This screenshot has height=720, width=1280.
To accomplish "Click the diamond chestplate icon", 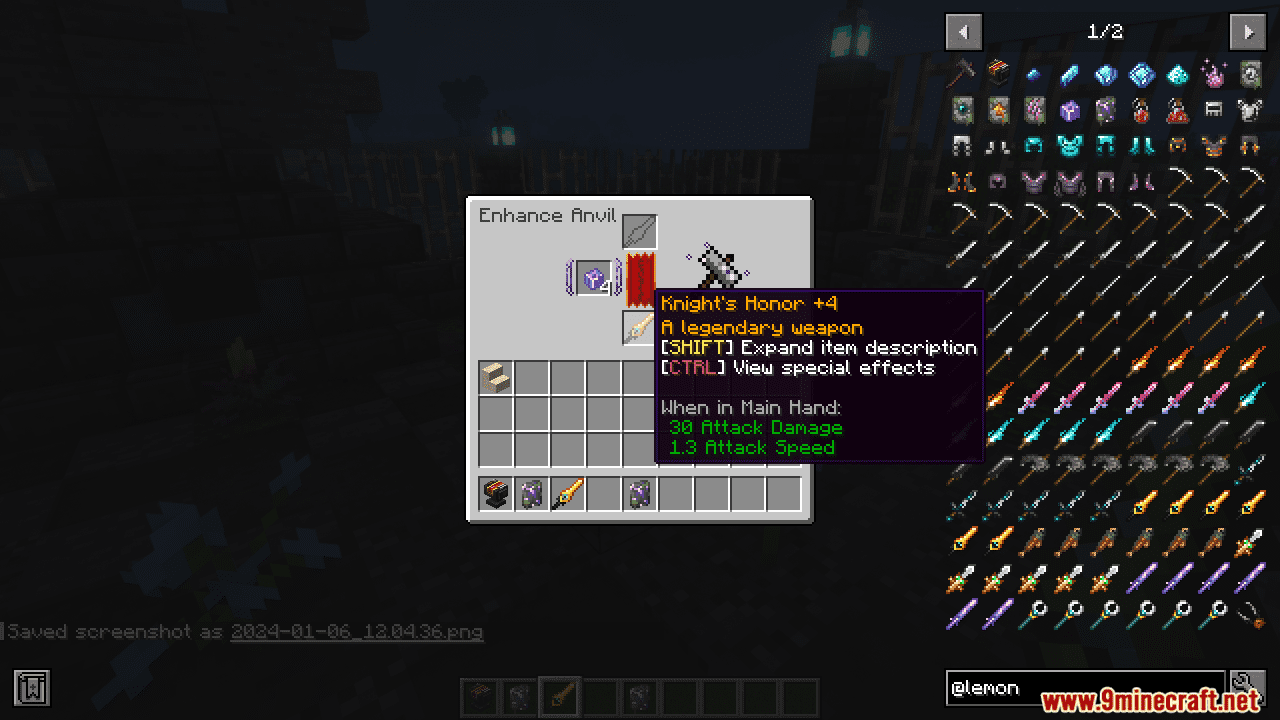I will (x=1070, y=146).
